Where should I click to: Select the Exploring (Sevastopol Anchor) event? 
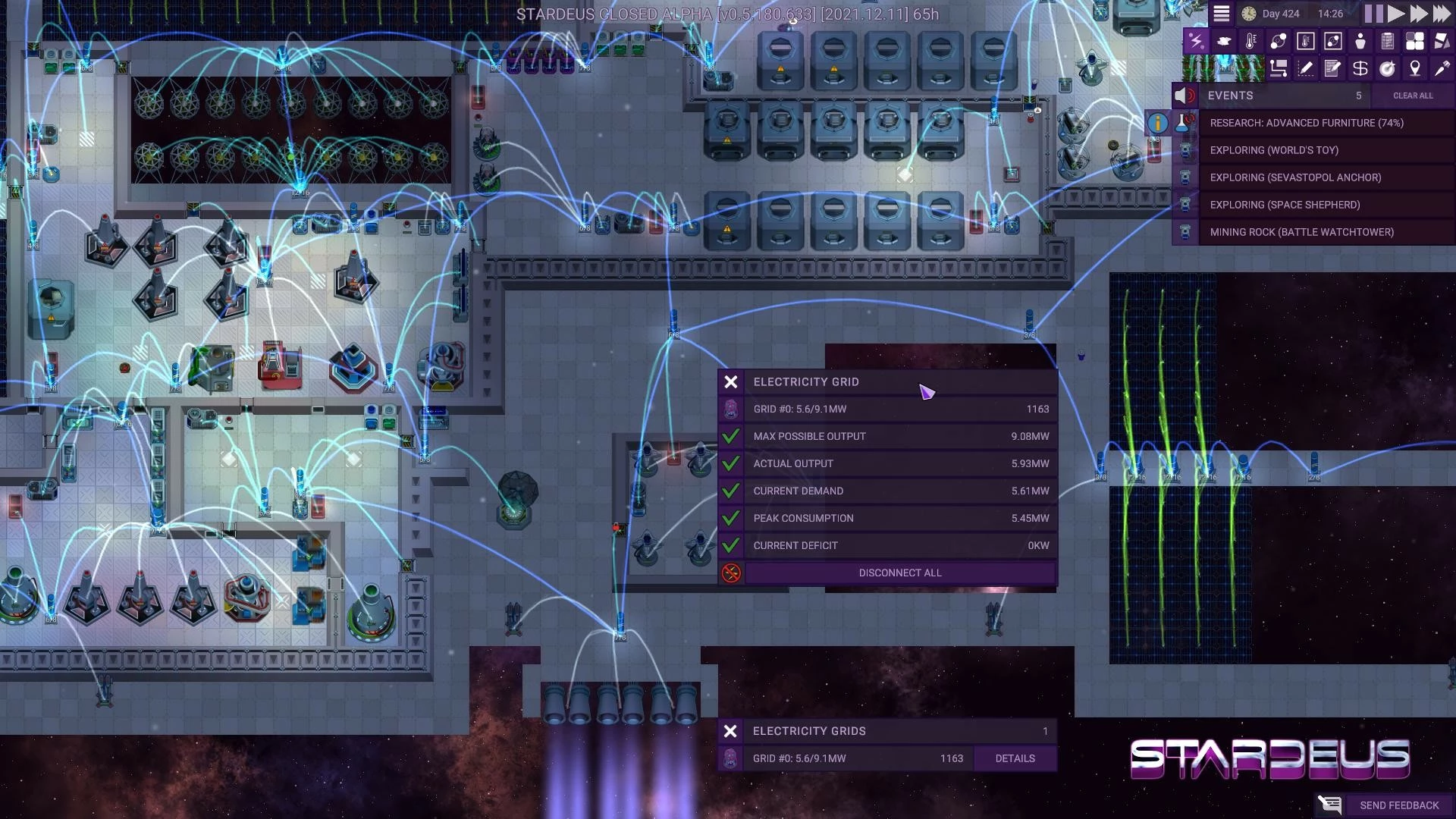[1295, 177]
